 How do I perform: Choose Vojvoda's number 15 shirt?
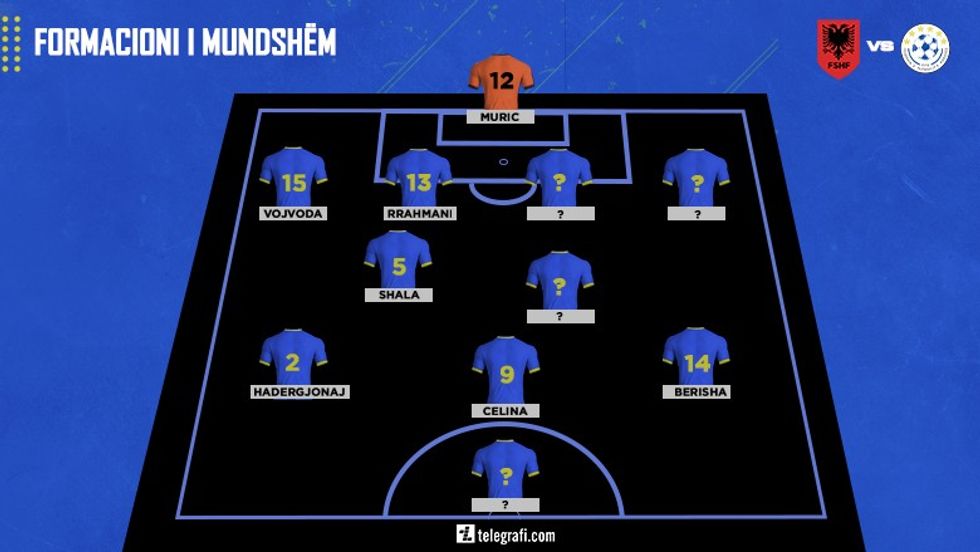(x=293, y=180)
